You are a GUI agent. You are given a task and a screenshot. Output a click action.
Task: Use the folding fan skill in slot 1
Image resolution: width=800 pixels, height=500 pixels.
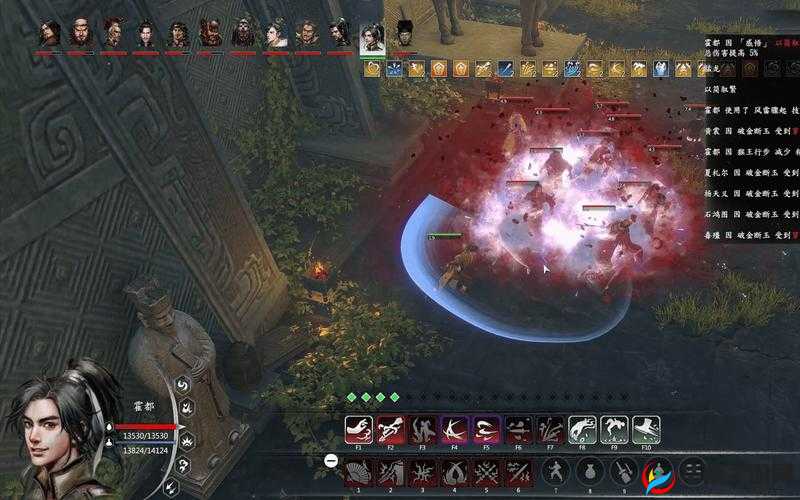pos(358,471)
